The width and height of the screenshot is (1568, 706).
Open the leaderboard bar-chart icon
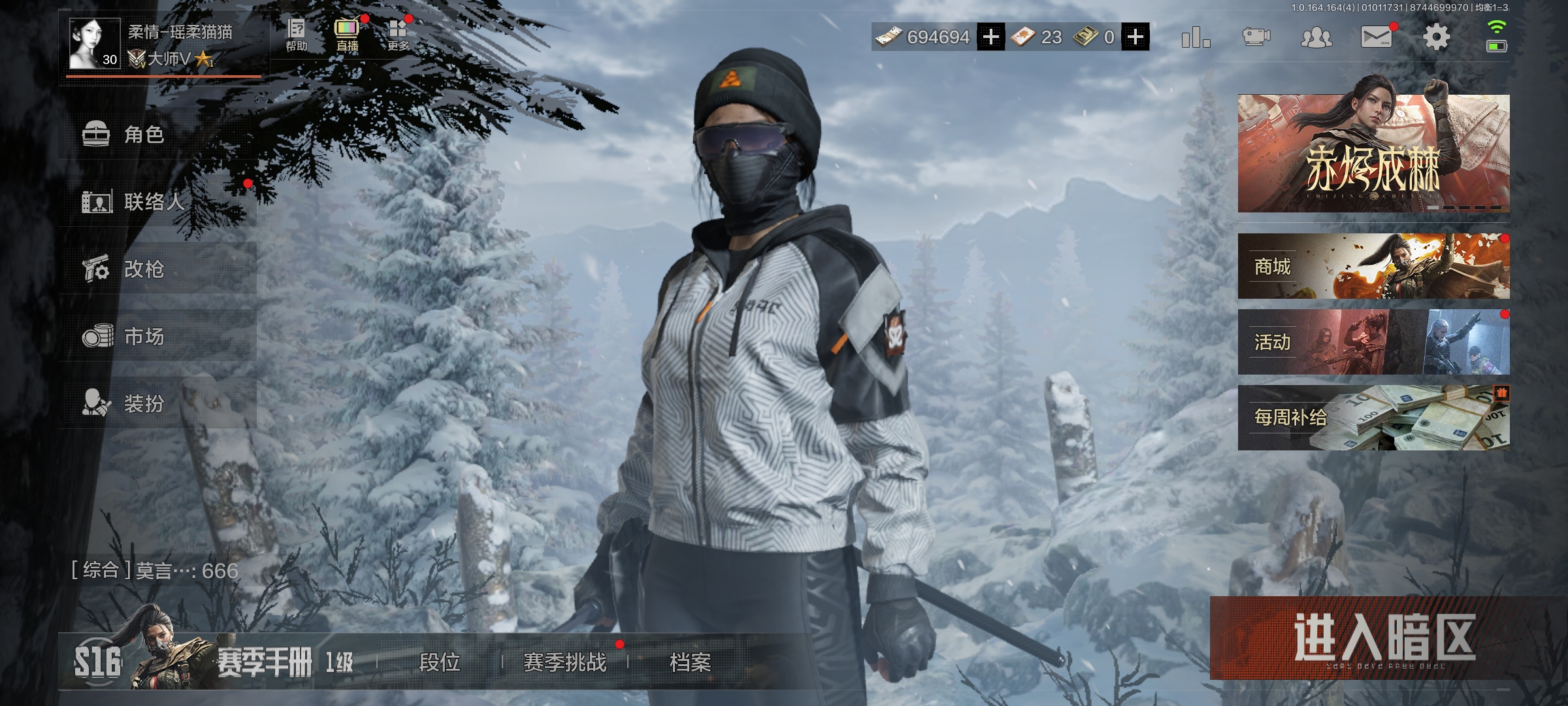tap(1196, 37)
